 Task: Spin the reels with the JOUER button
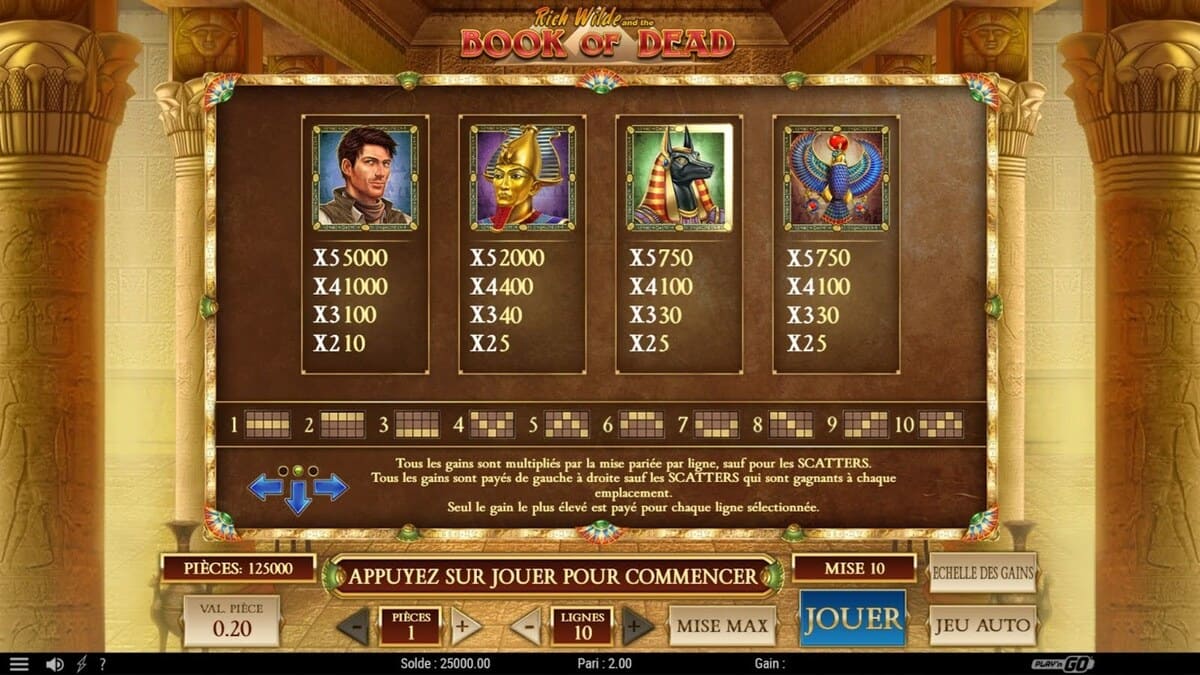(852, 618)
